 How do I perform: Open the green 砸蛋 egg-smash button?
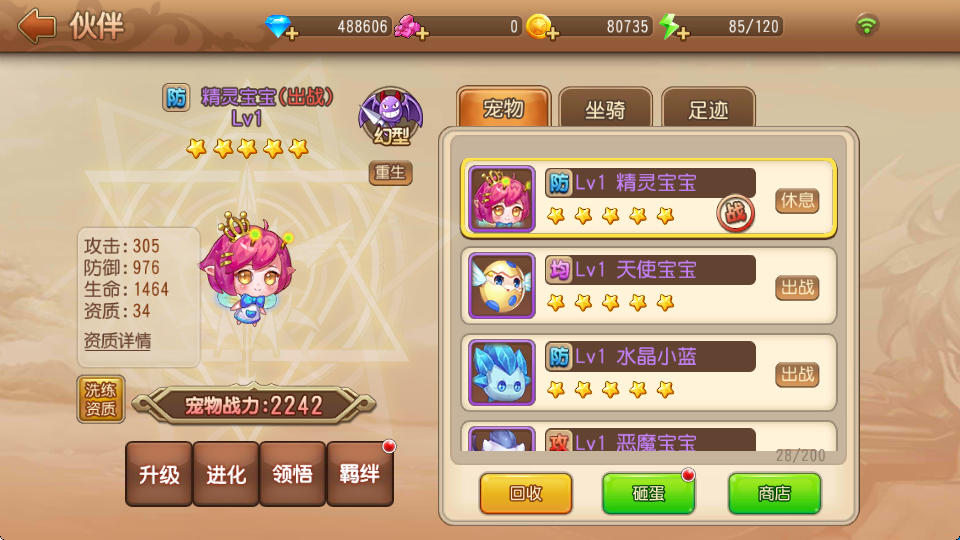[x=648, y=493]
